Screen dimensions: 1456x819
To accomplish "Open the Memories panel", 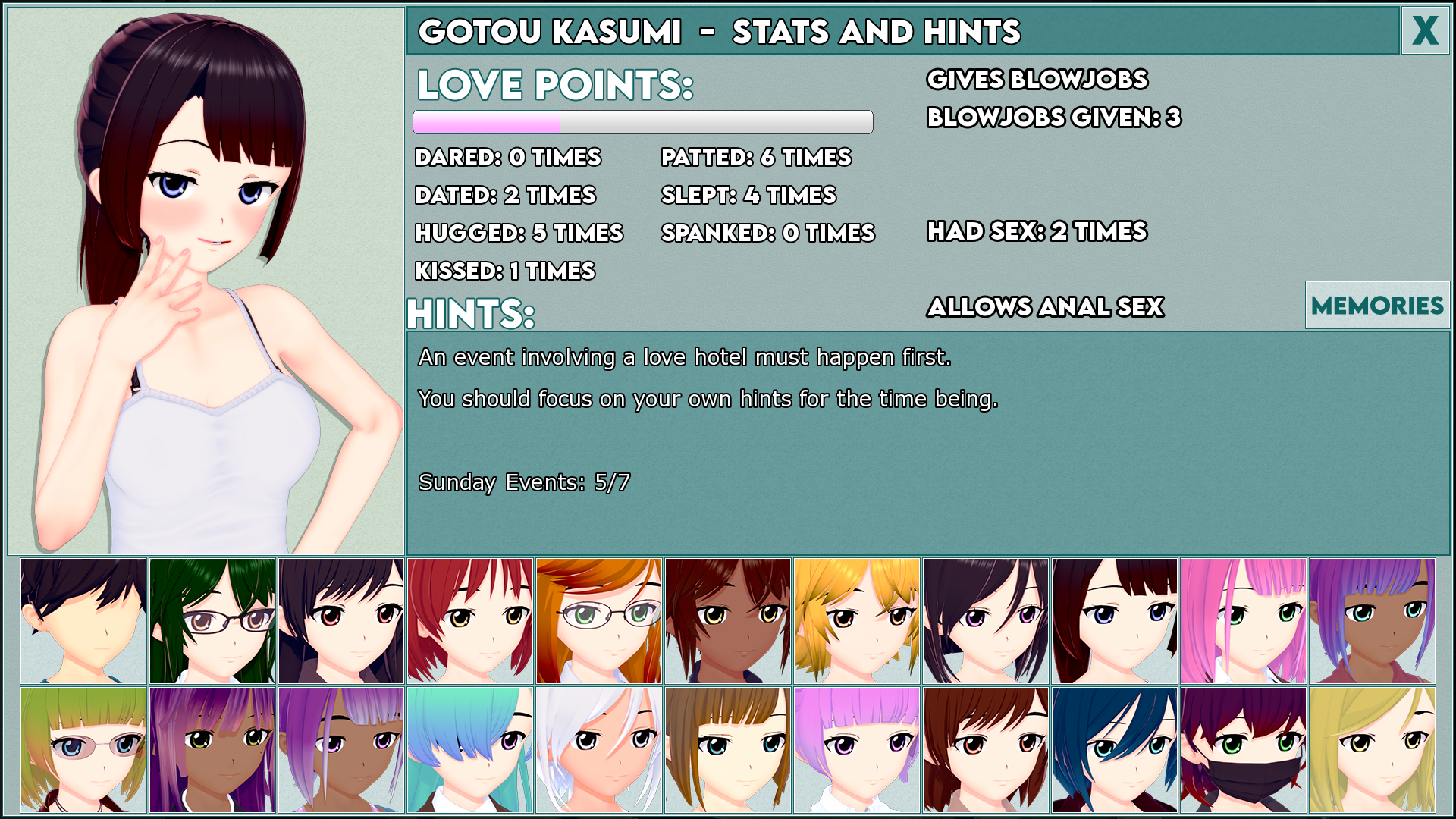I will point(1376,305).
